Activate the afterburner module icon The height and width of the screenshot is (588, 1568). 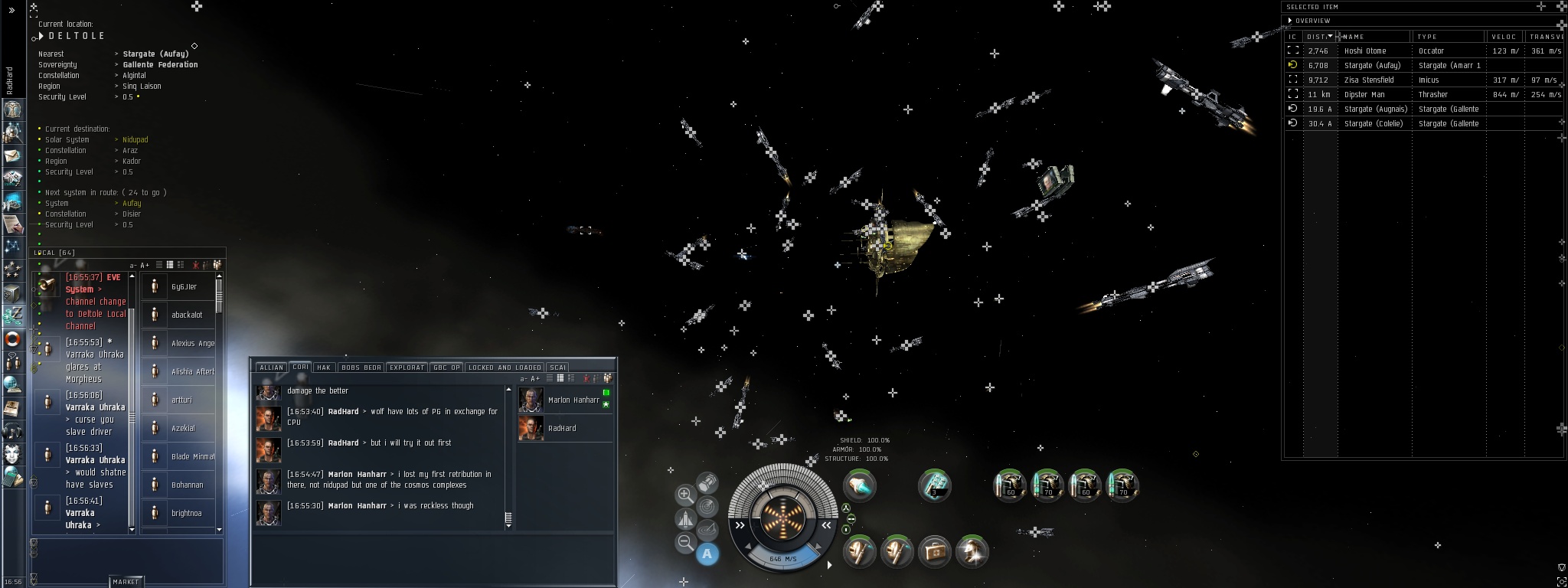(x=859, y=485)
